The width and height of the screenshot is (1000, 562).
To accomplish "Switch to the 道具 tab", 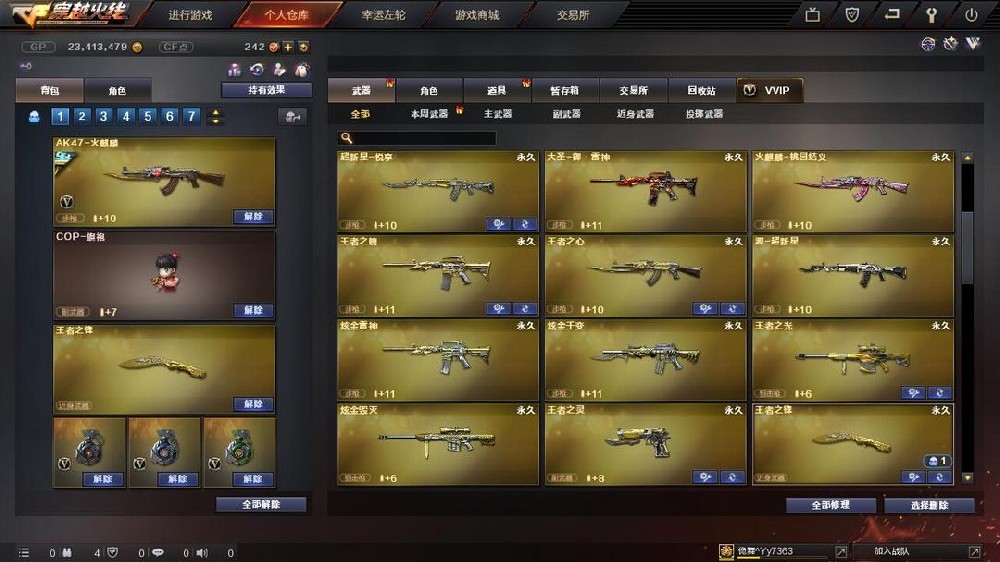I will (496, 91).
